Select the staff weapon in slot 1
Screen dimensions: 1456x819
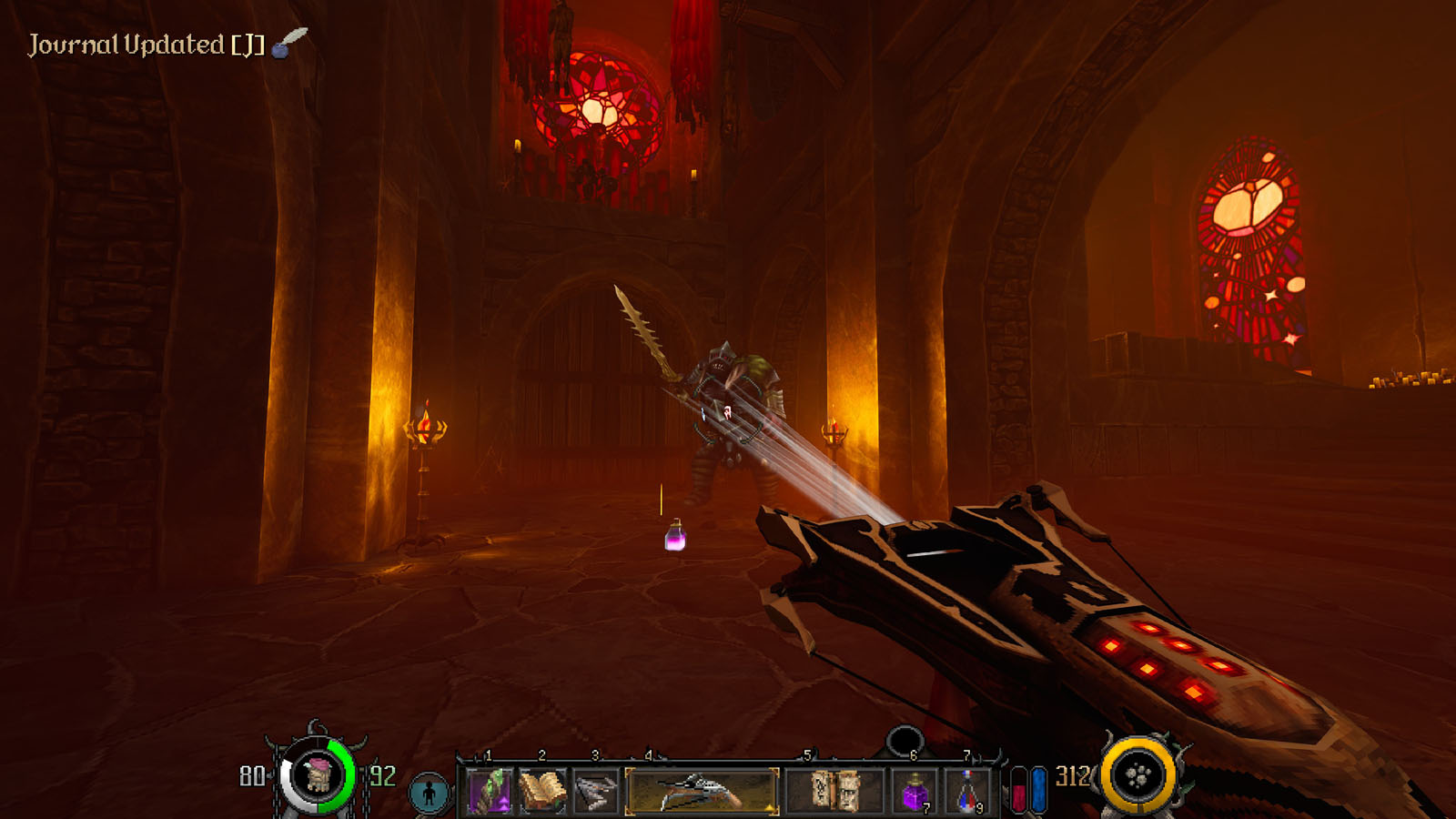coord(490,790)
